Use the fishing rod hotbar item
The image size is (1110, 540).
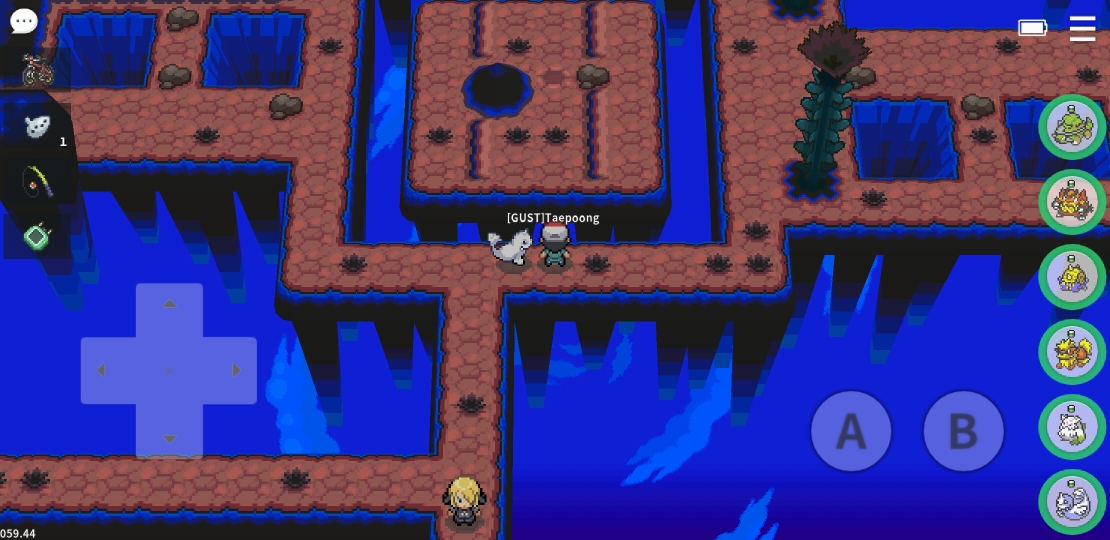pos(37,181)
